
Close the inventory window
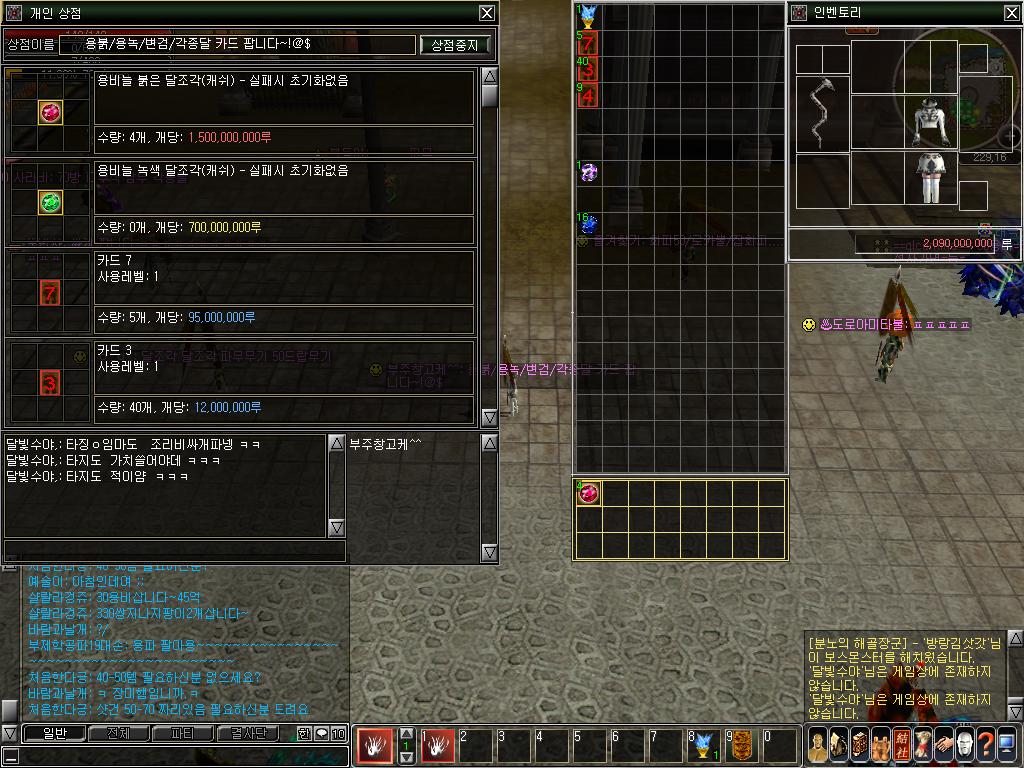pyautogui.click(x=1011, y=13)
